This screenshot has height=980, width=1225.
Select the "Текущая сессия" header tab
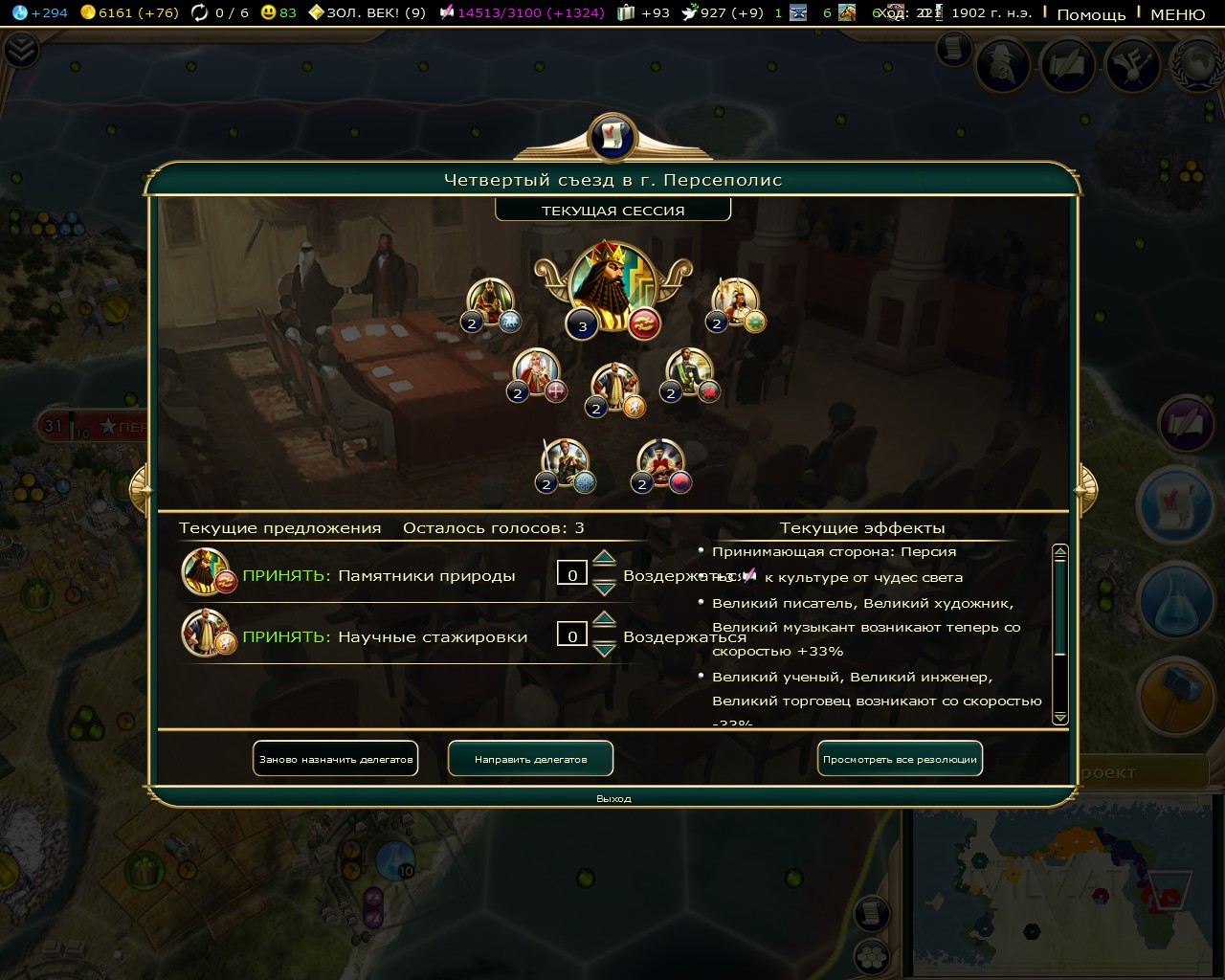tap(612, 211)
